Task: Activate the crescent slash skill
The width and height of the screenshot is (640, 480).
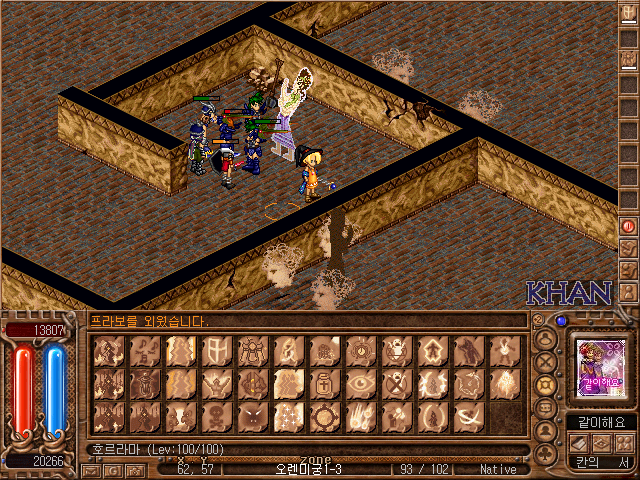Action: (x=467, y=414)
